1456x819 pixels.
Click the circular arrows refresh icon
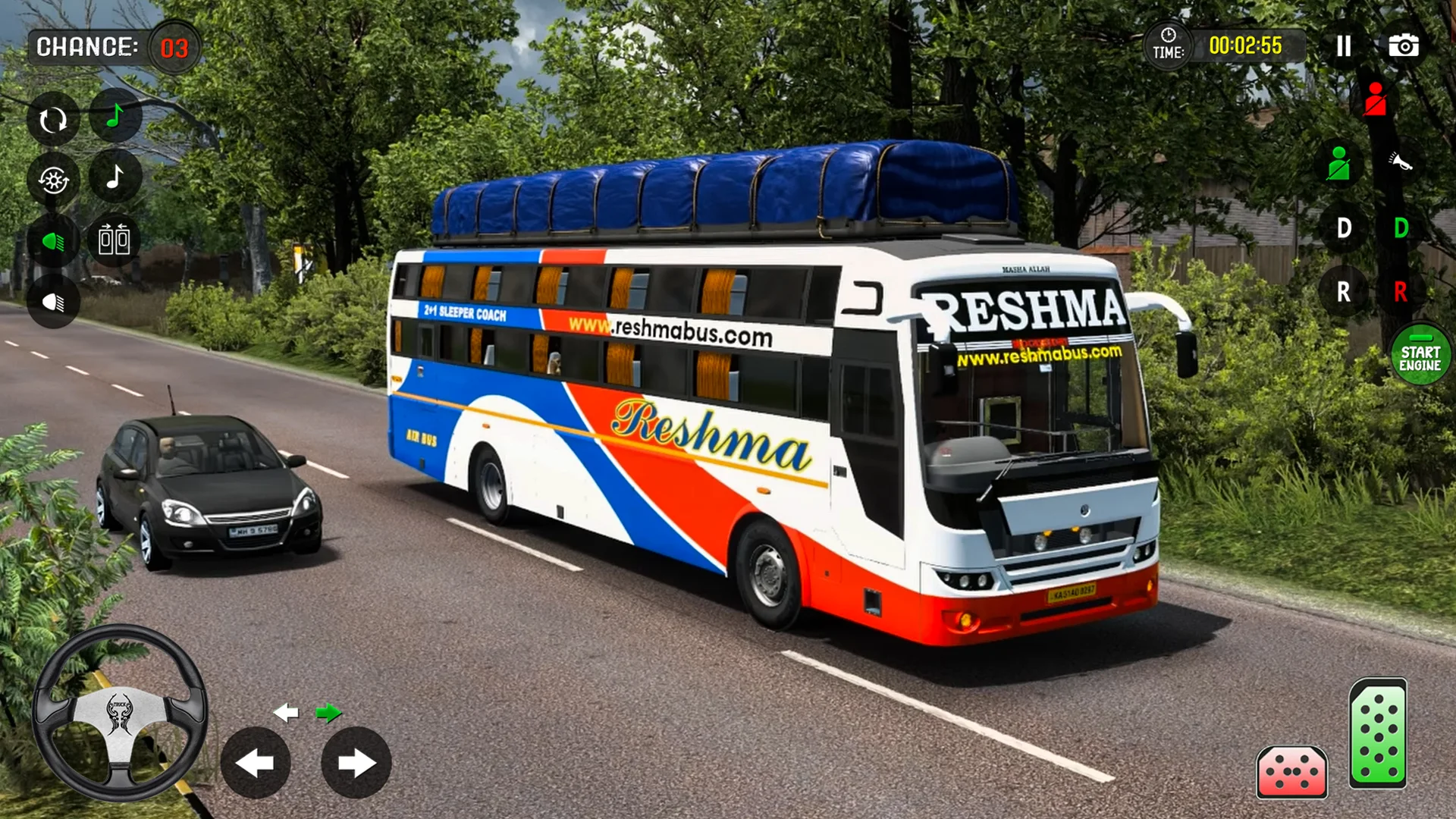[53, 120]
